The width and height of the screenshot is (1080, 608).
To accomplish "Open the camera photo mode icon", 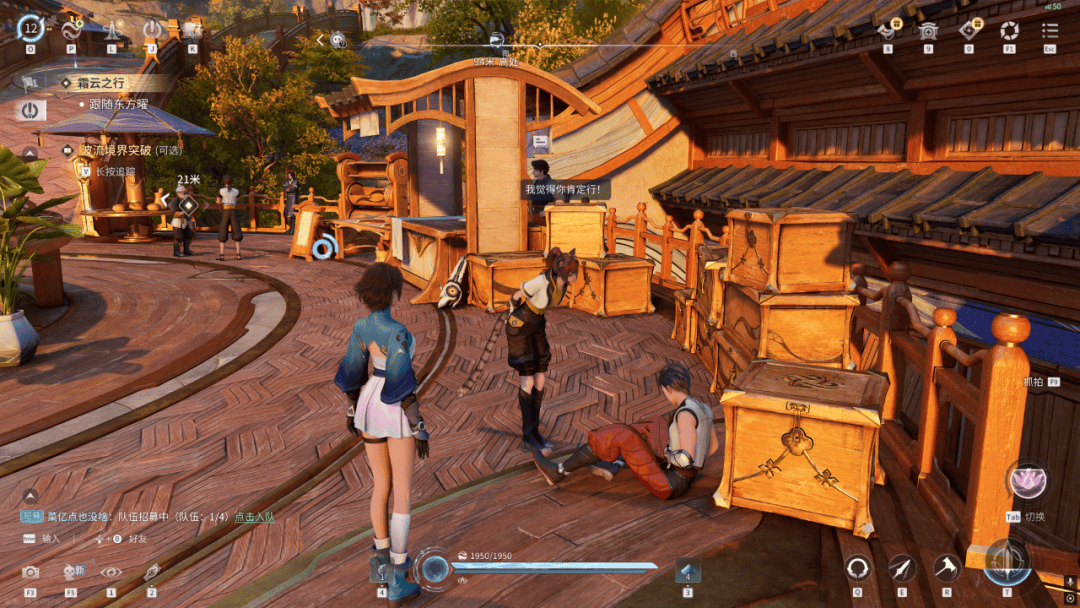I will click(31, 572).
